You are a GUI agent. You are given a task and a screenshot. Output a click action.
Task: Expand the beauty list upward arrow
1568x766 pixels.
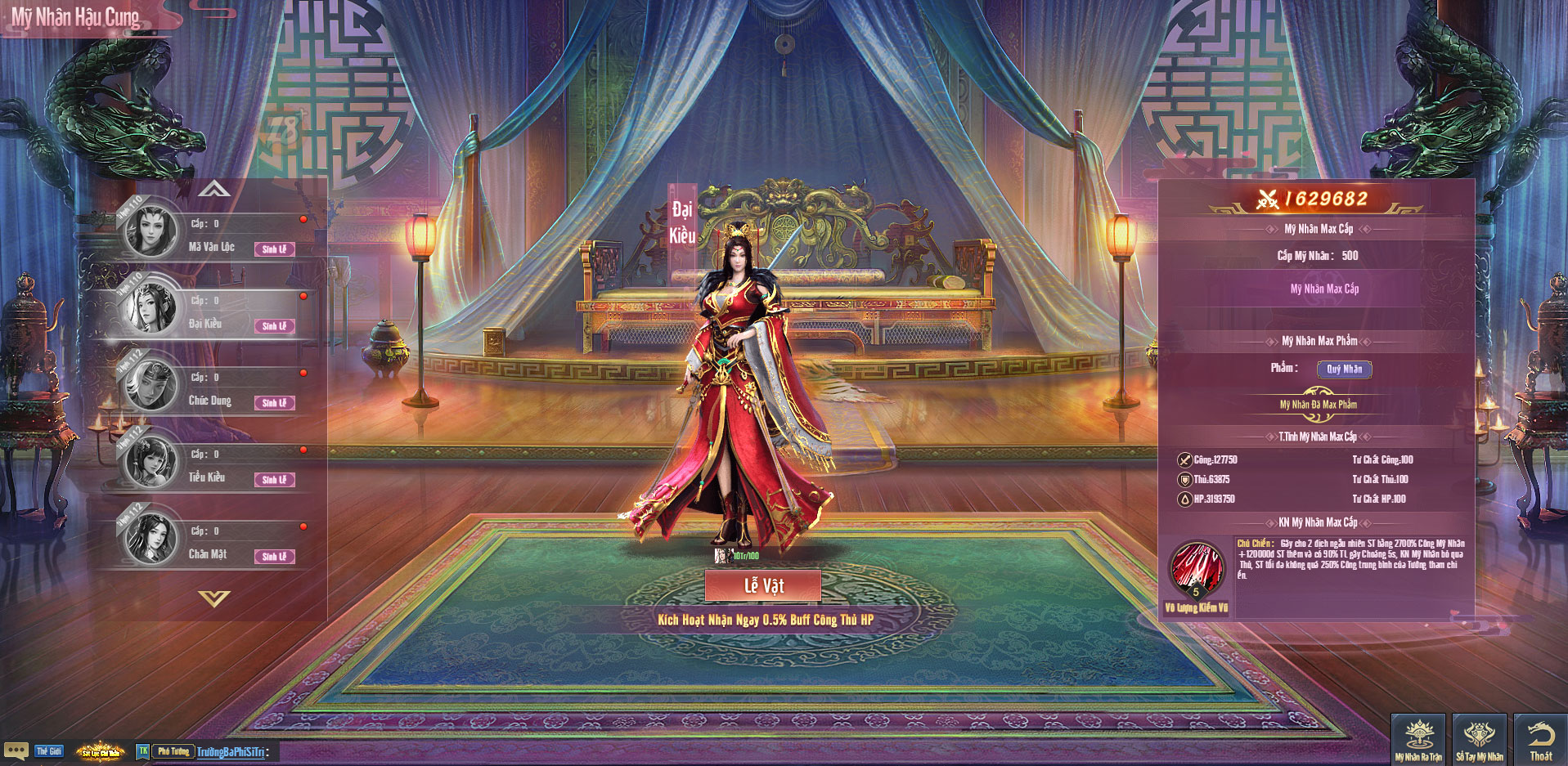coord(215,189)
